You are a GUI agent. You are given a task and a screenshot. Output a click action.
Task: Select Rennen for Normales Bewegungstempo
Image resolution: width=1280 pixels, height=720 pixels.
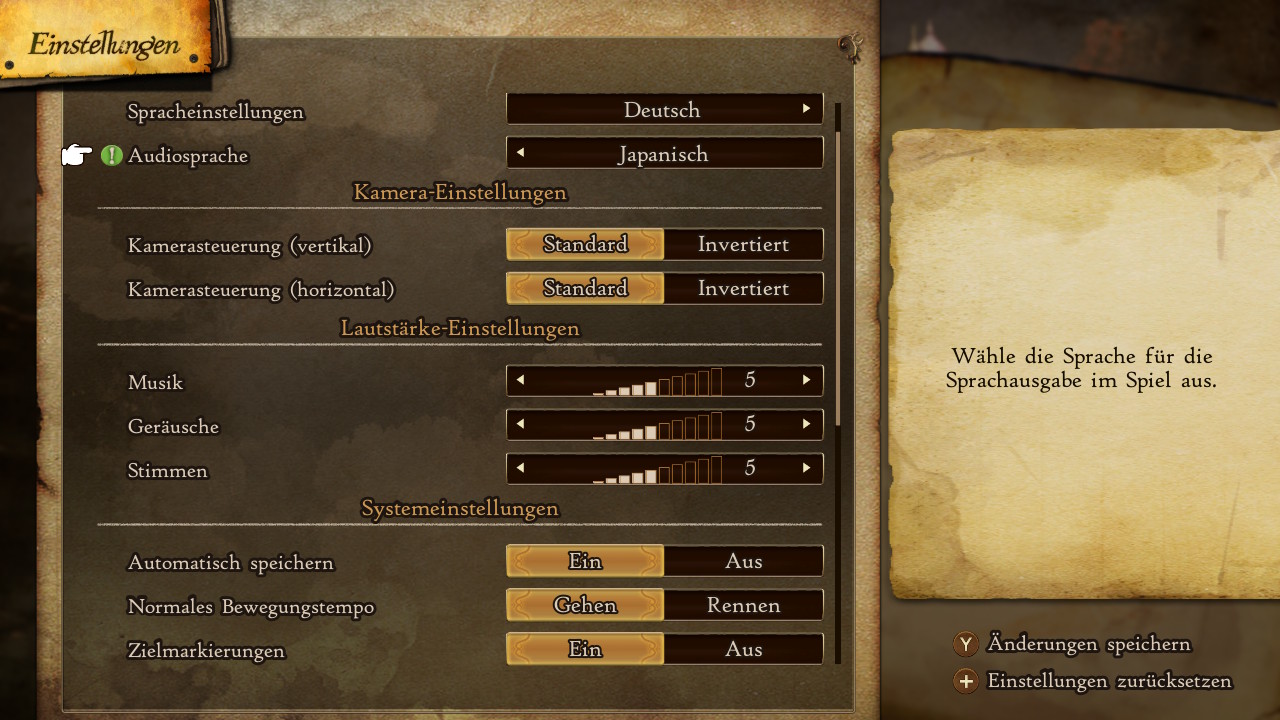point(743,605)
